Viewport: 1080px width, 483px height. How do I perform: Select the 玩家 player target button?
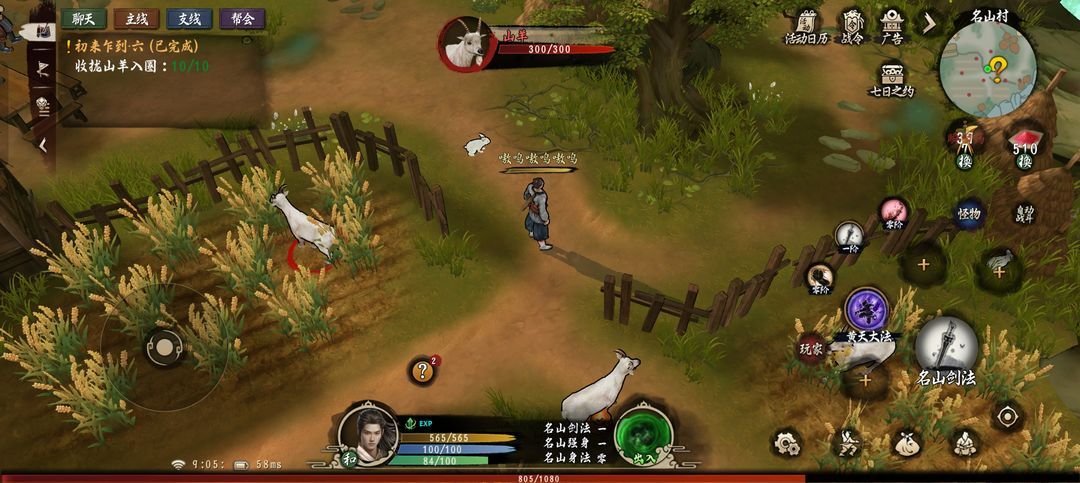(x=810, y=349)
